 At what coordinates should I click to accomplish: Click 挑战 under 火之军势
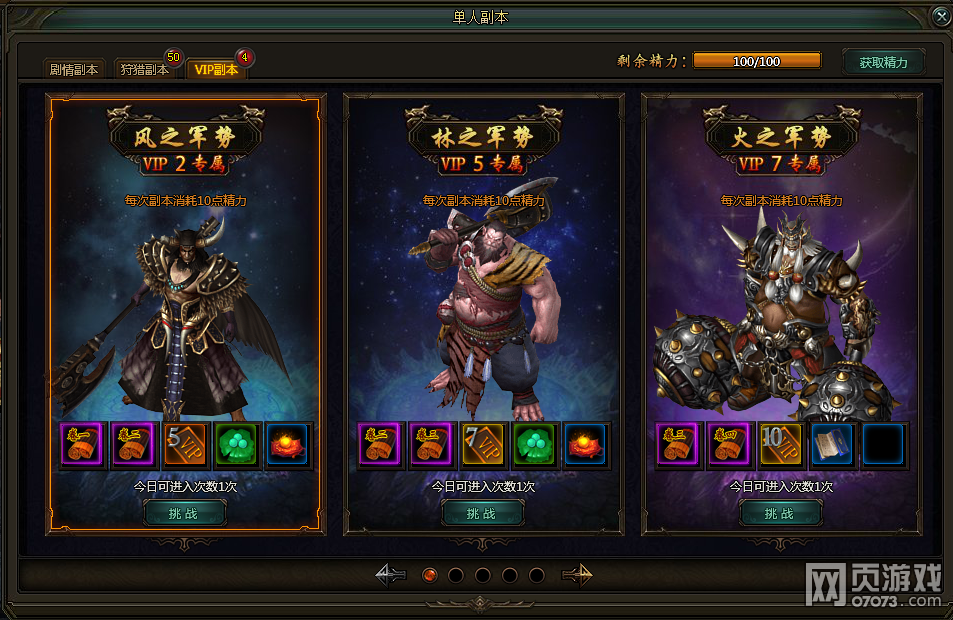[x=780, y=513]
